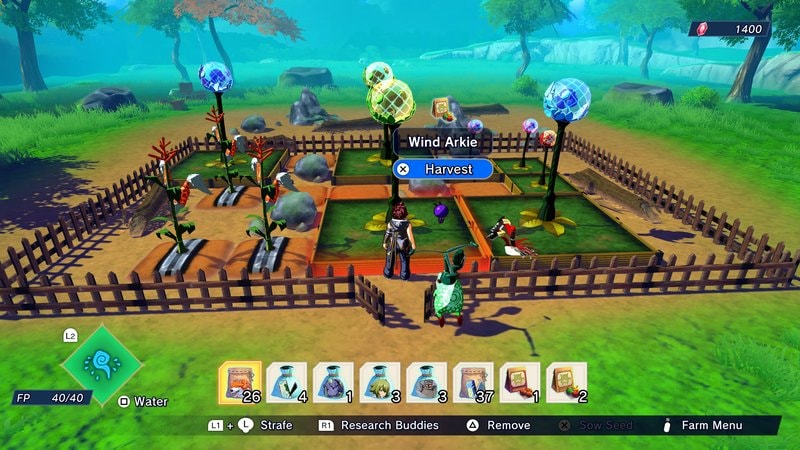Select the grey stone creature bag slot
The width and height of the screenshot is (800, 450).
[x=426, y=382]
